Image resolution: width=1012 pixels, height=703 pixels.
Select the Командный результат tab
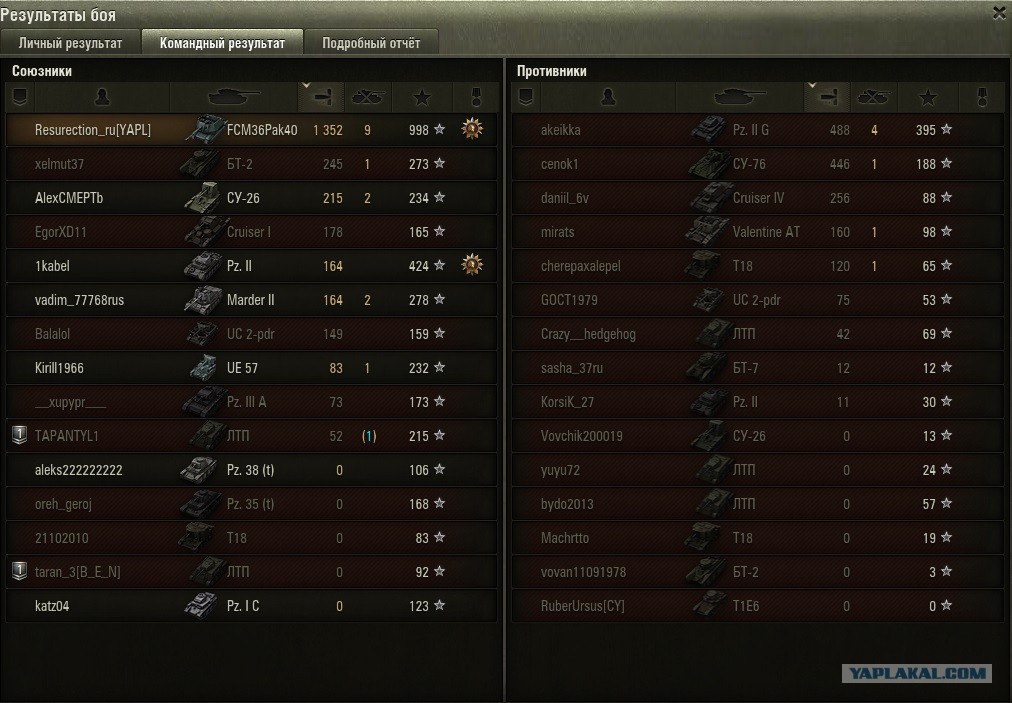point(222,43)
